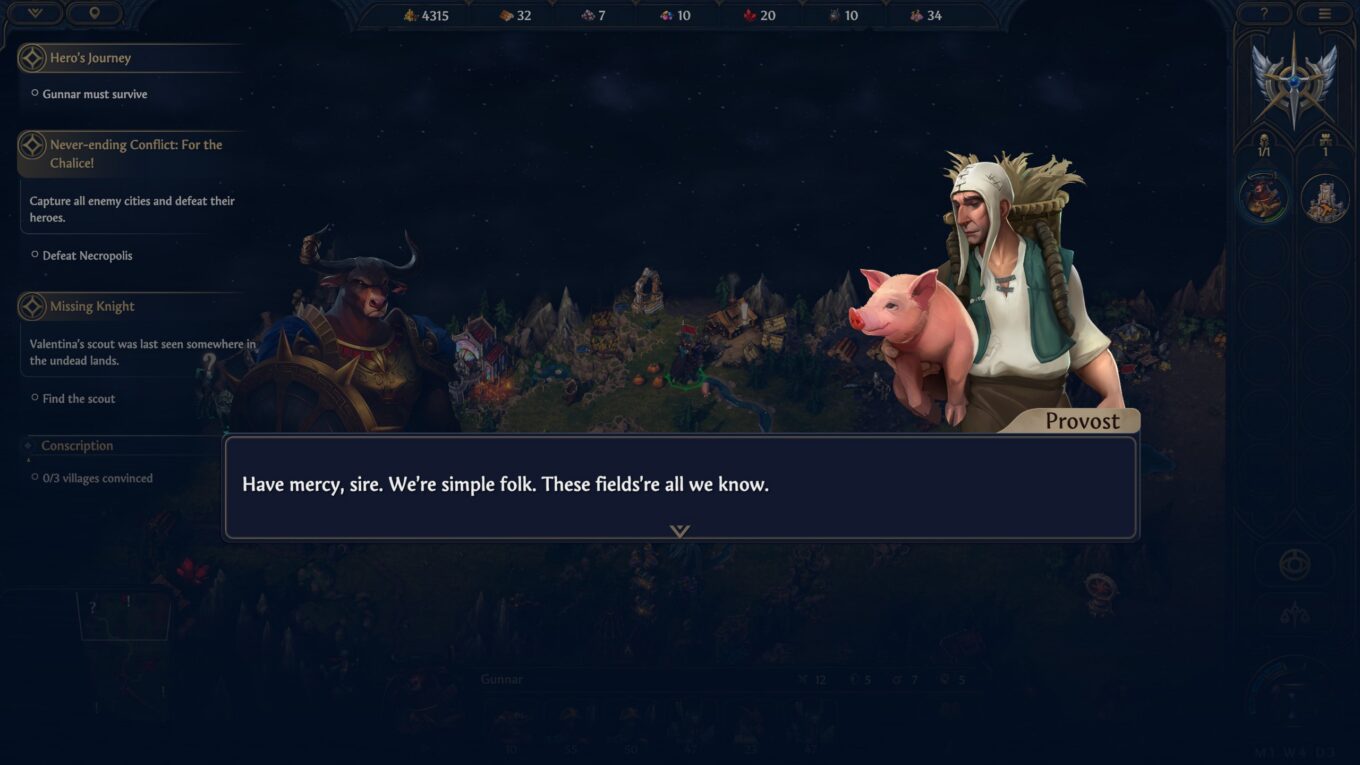Screen dimensions: 1360x765
Task: Collapse the quest panel with the top-left chevron
Action: click(x=34, y=14)
